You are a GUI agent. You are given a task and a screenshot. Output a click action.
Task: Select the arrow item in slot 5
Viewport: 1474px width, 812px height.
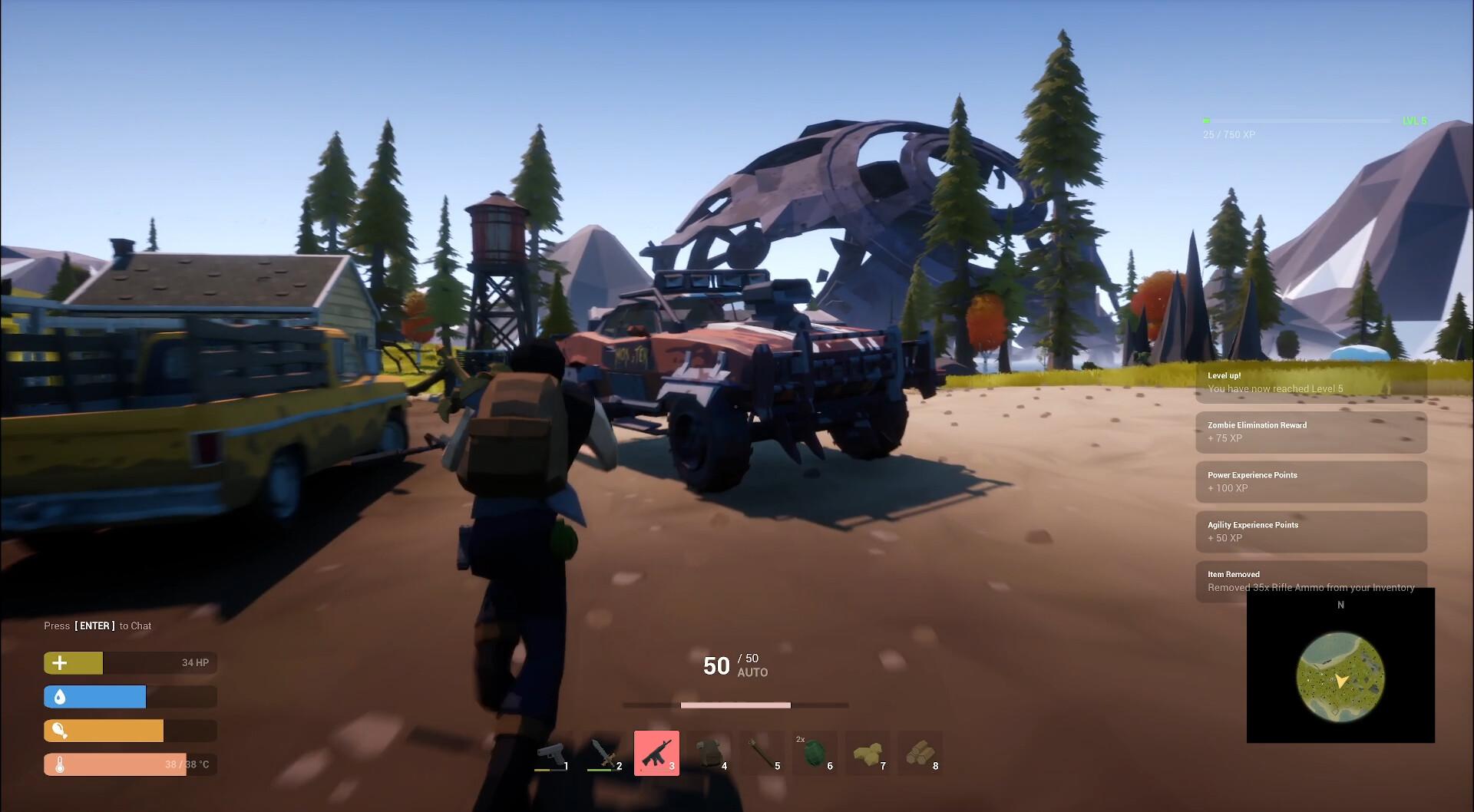(763, 754)
